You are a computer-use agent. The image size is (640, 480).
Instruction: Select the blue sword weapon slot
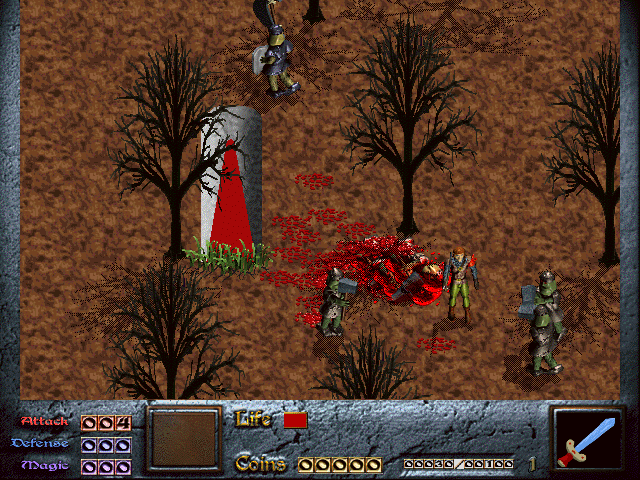pyautogui.click(x=588, y=439)
